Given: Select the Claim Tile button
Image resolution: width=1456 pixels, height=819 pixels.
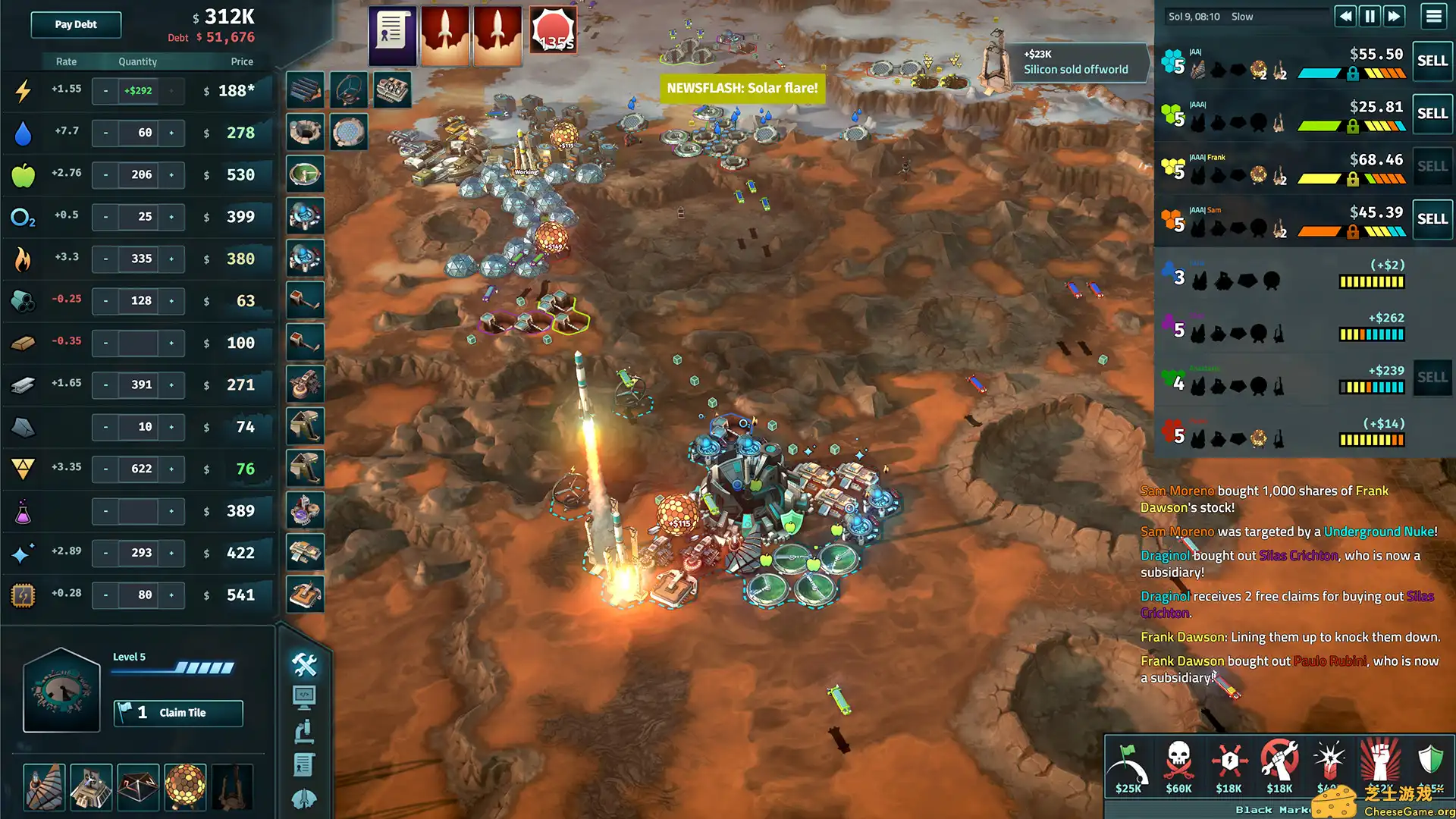Looking at the screenshot, I should [x=178, y=713].
